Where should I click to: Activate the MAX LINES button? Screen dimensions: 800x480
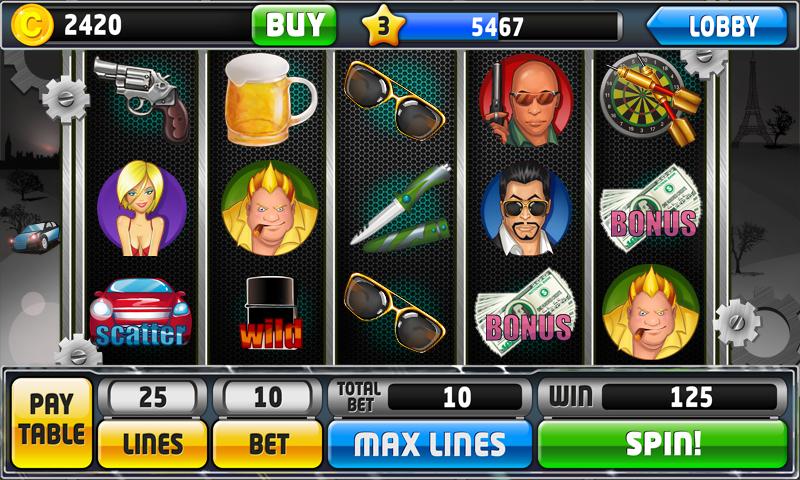[x=430, y=443]
